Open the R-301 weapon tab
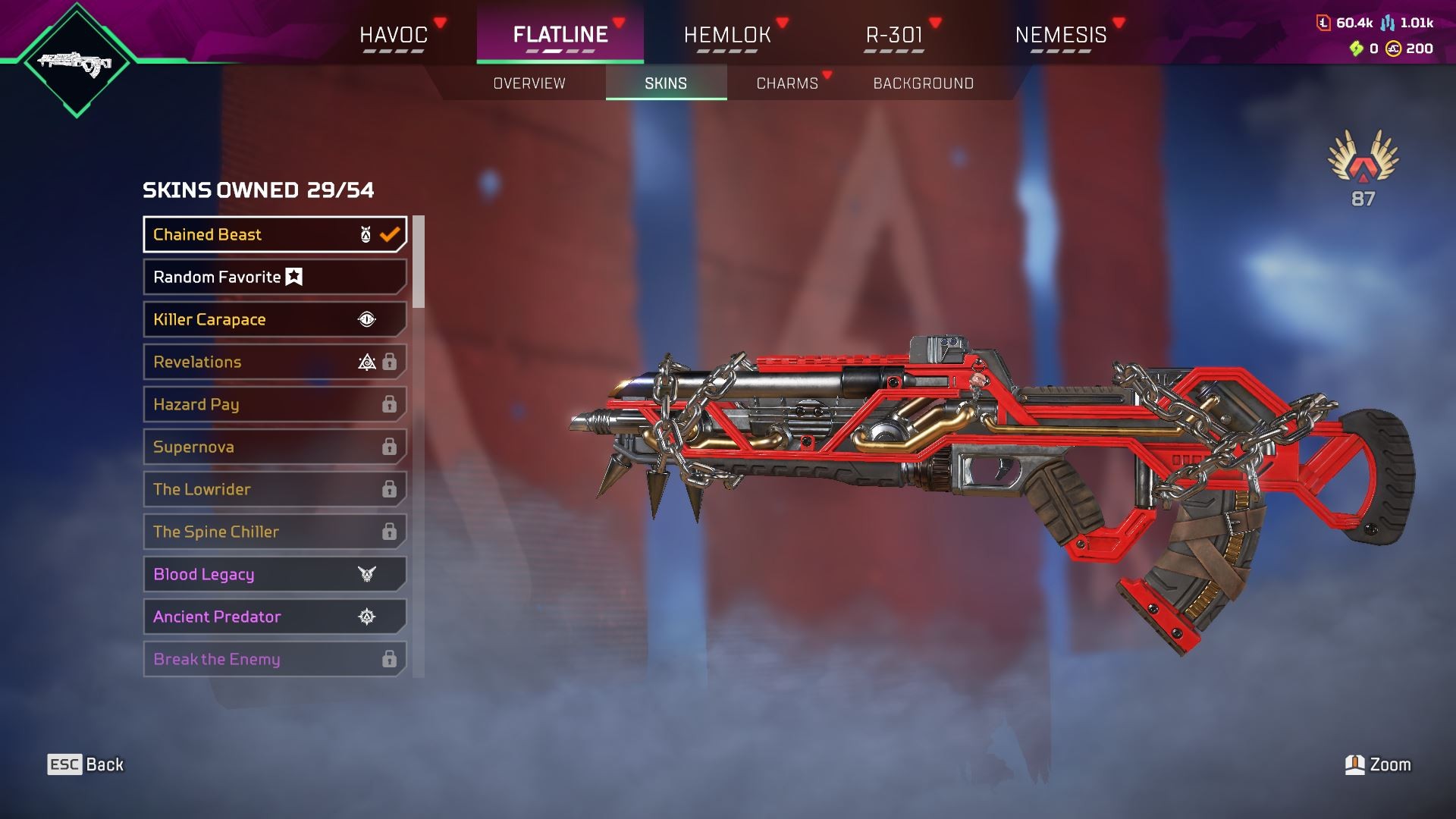This screenshot has width=1456, height=819. point(894,35)
